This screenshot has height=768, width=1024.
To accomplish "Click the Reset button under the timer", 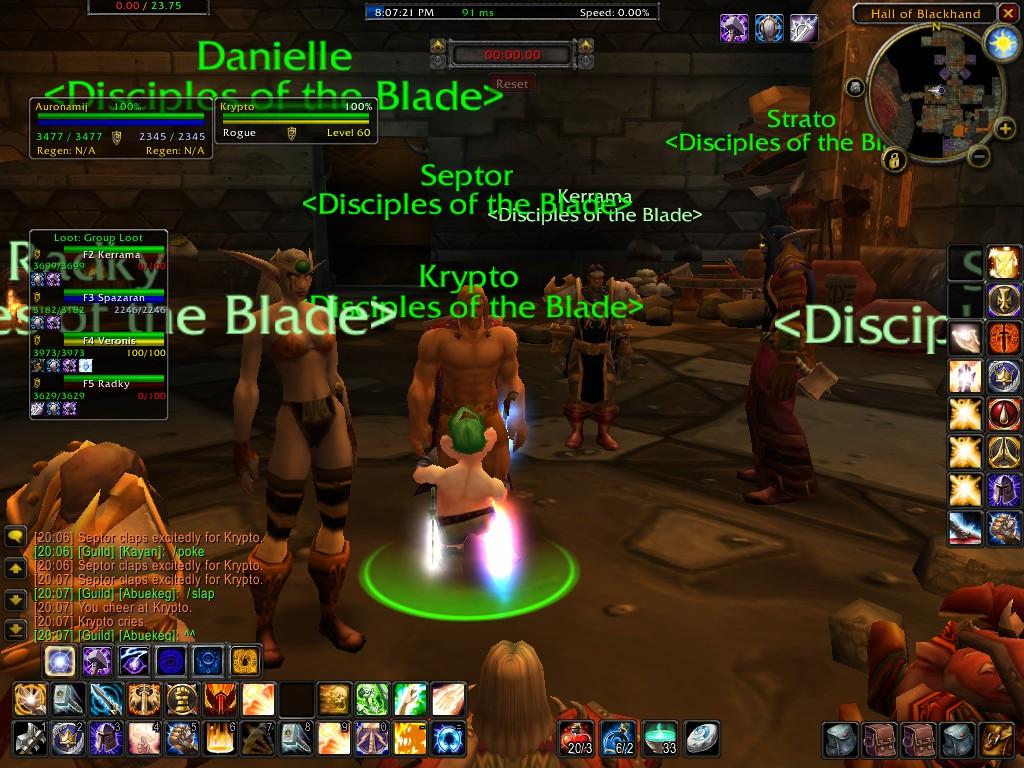I will coord(511,84).
